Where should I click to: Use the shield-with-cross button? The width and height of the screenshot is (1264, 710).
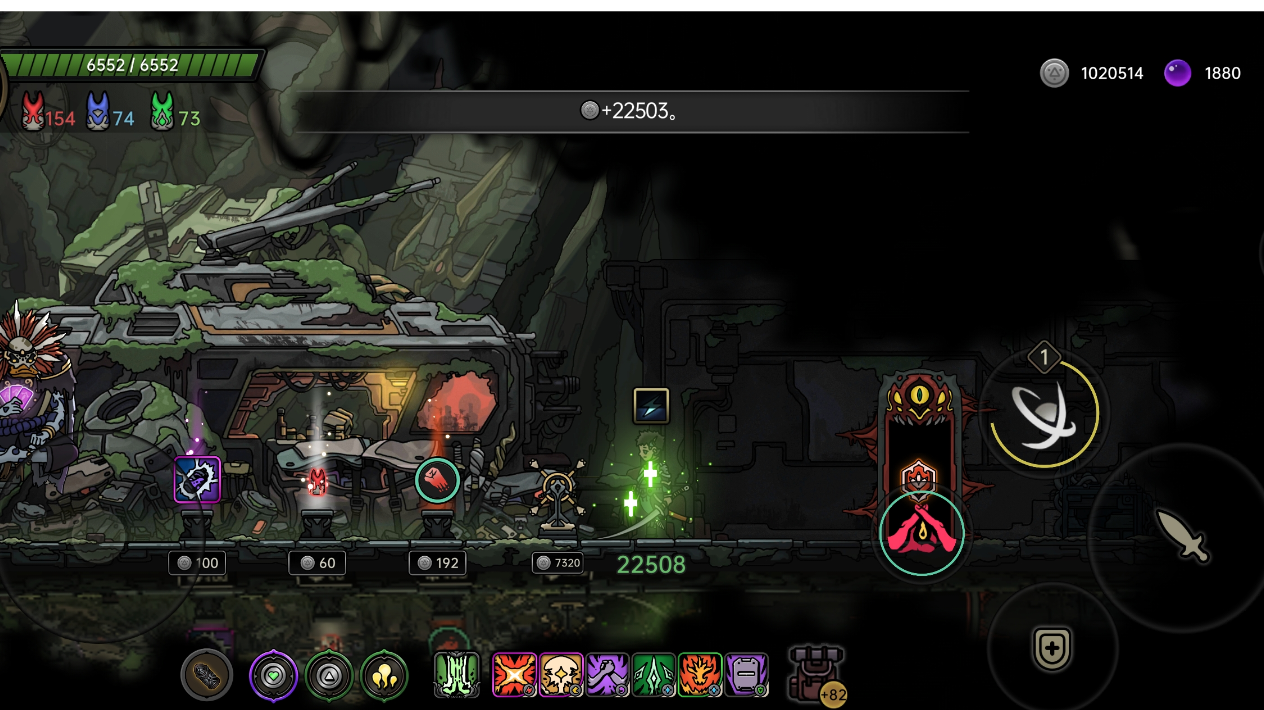(1052, 648)
